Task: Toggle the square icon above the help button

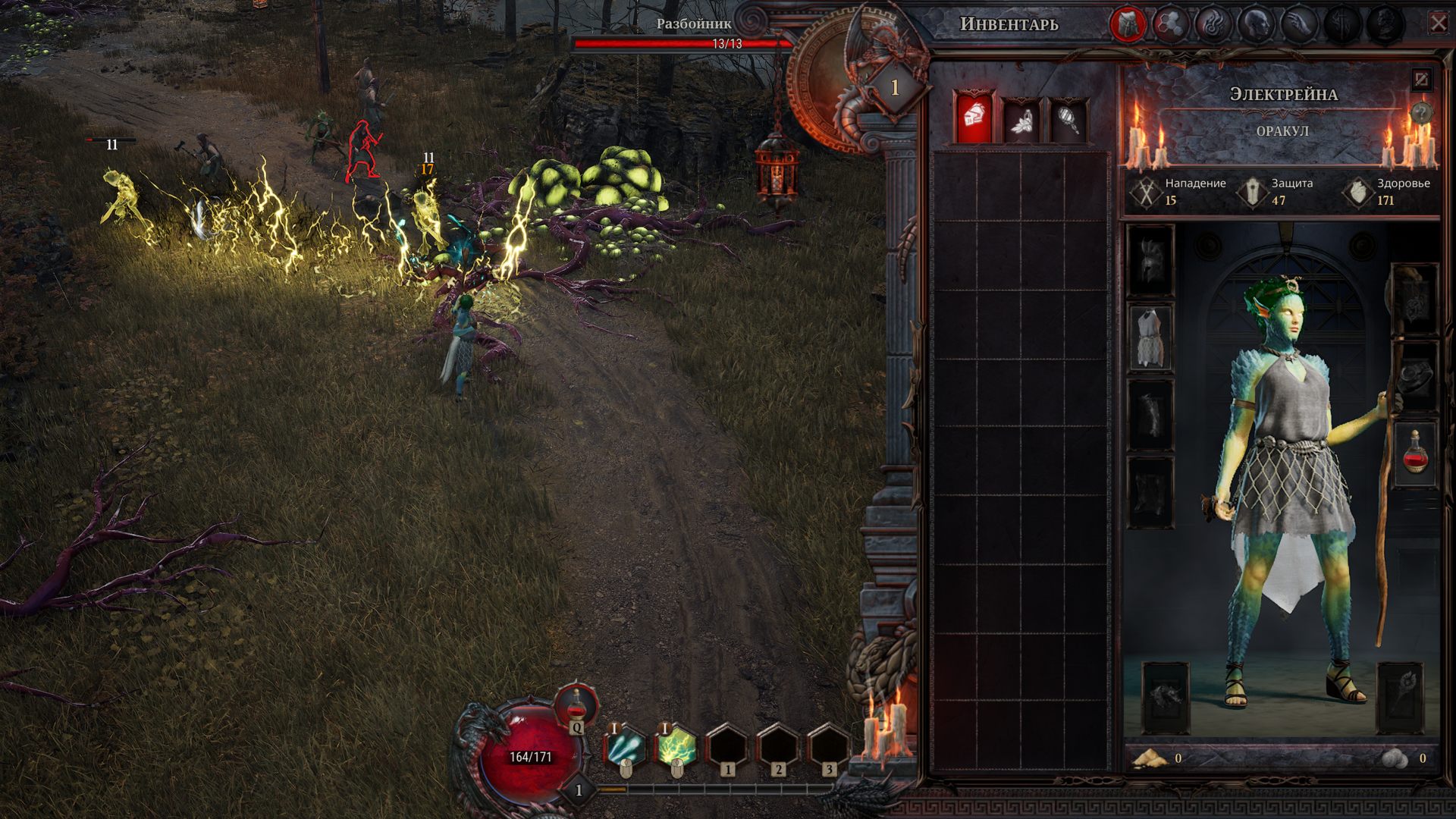Action: tap(1421, 78)
